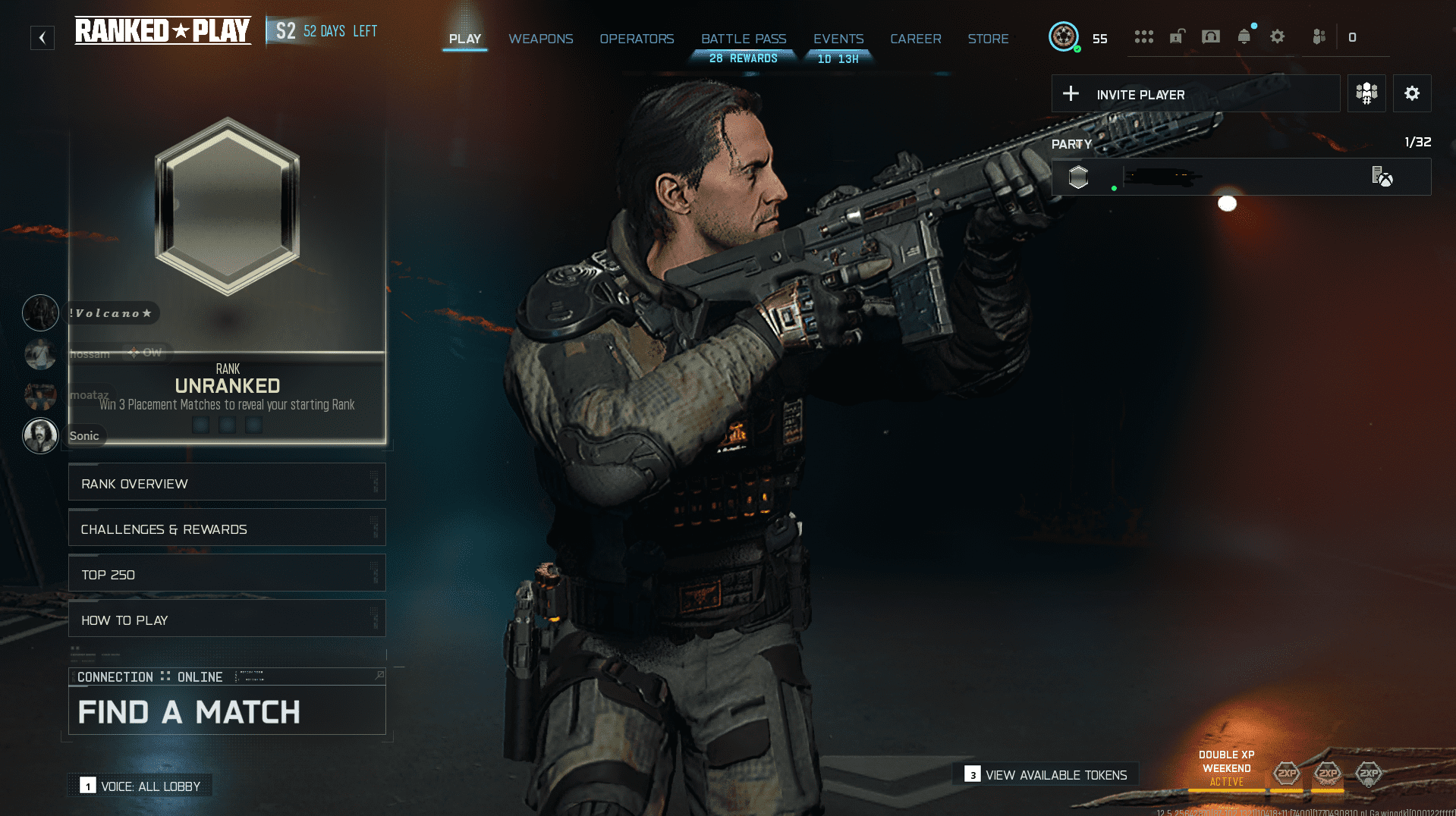Screen dimensions: 1456x816
Task: Toggle Voice: All Lobby option
Action: tap(140, 786)
